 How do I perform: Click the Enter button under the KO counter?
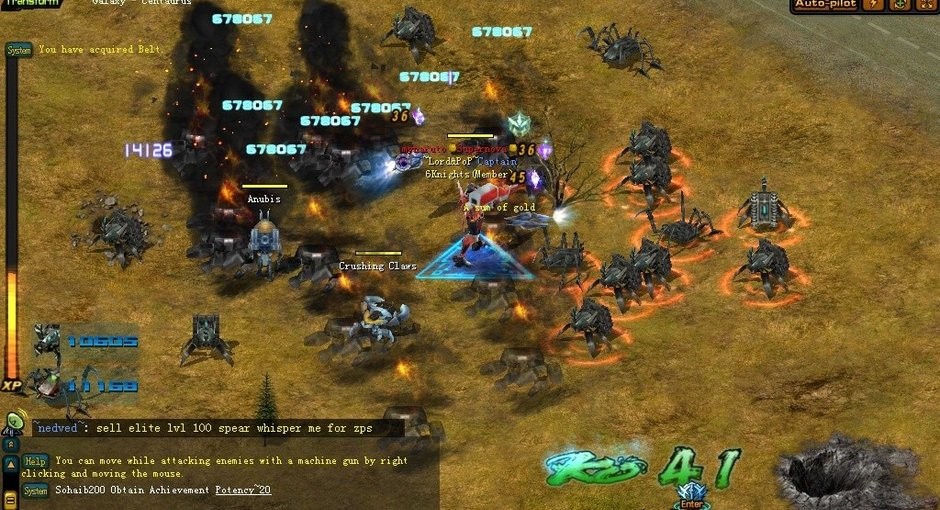pos(691,501)
